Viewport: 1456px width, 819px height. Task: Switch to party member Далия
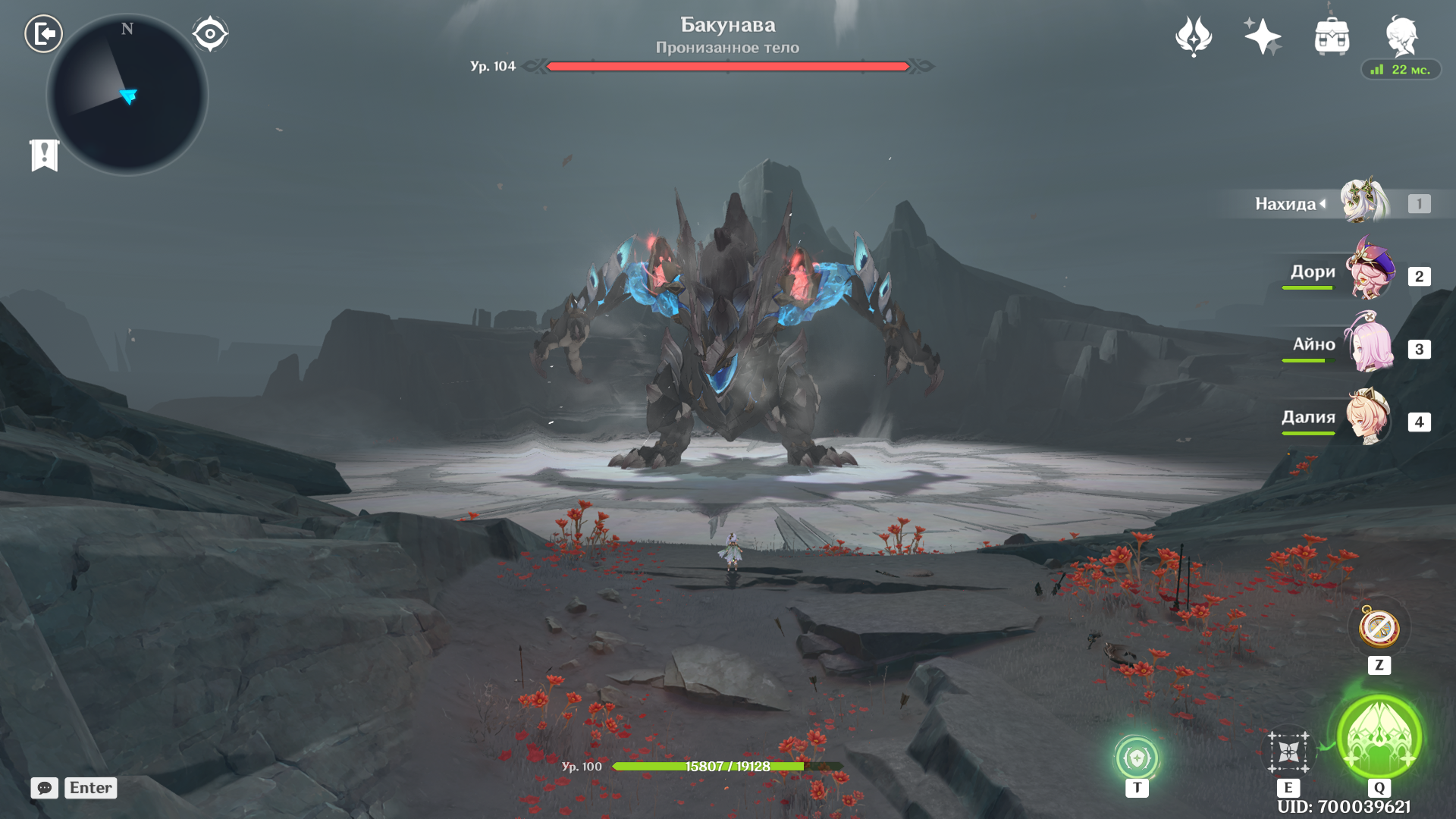(1370, 417)
